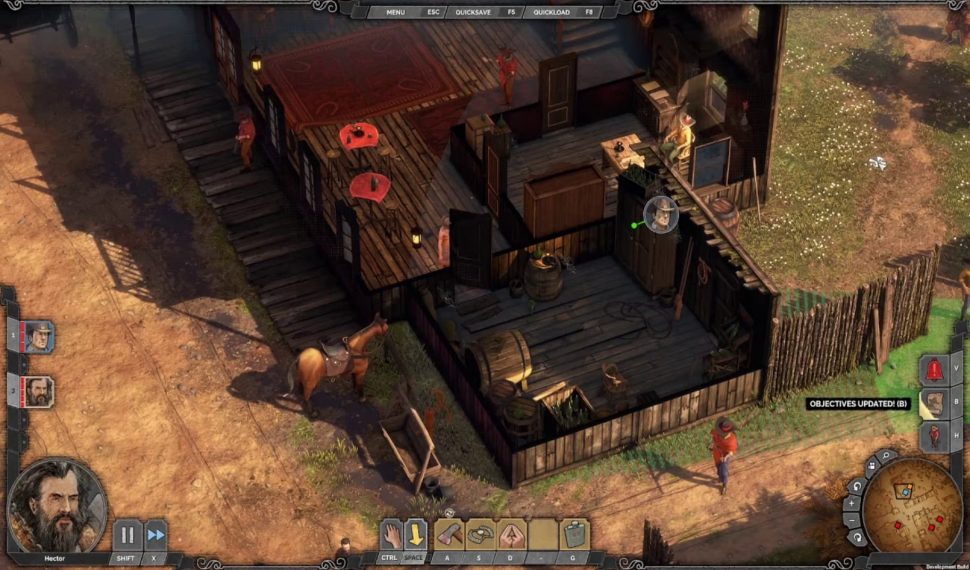
Task: Click the red enemy figure highlight icon
Action: tap(935, 436)
